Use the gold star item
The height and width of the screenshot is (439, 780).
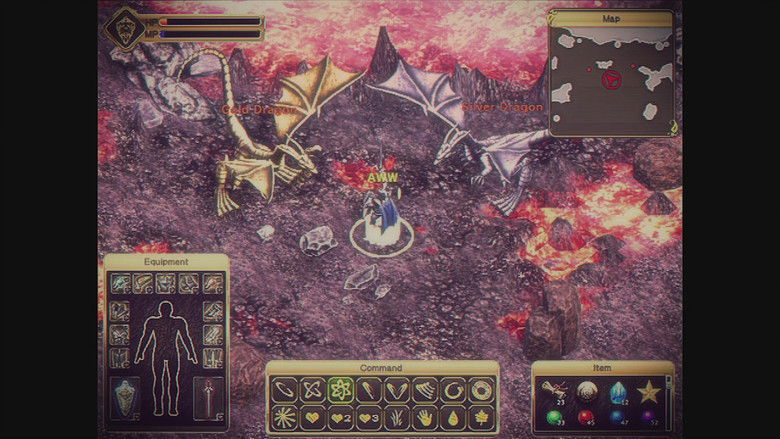(649, 390)
